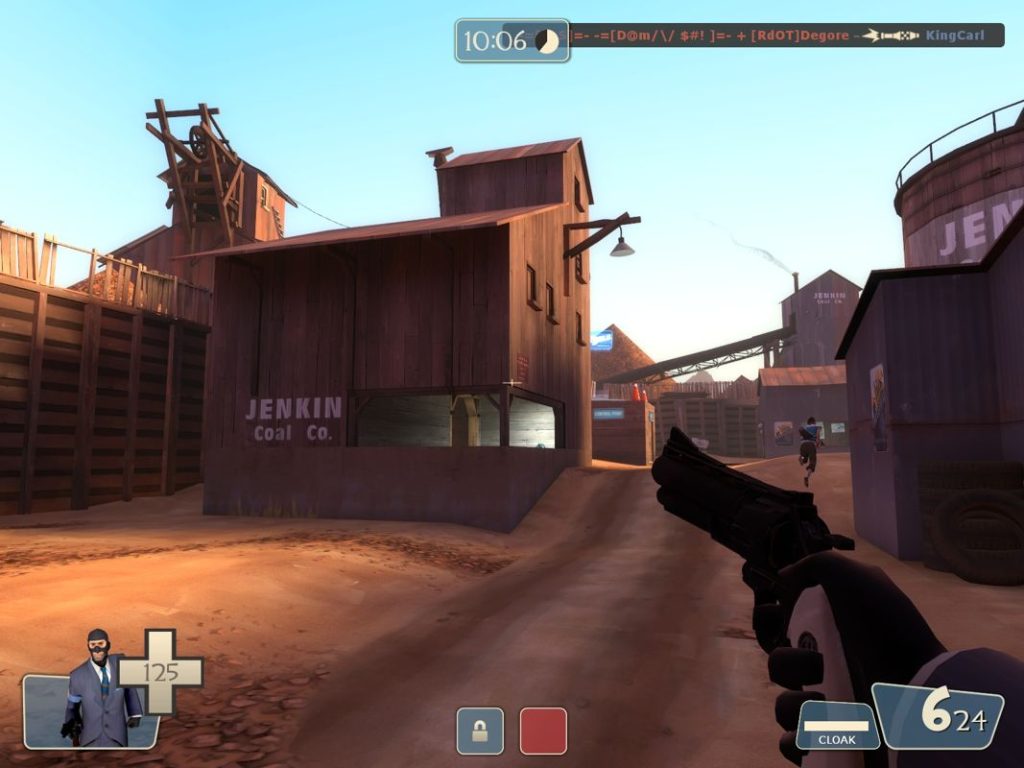This screenshot has width=1024, height=768.
Task: Click the locked blue control point icon
Action: [480, 730]
